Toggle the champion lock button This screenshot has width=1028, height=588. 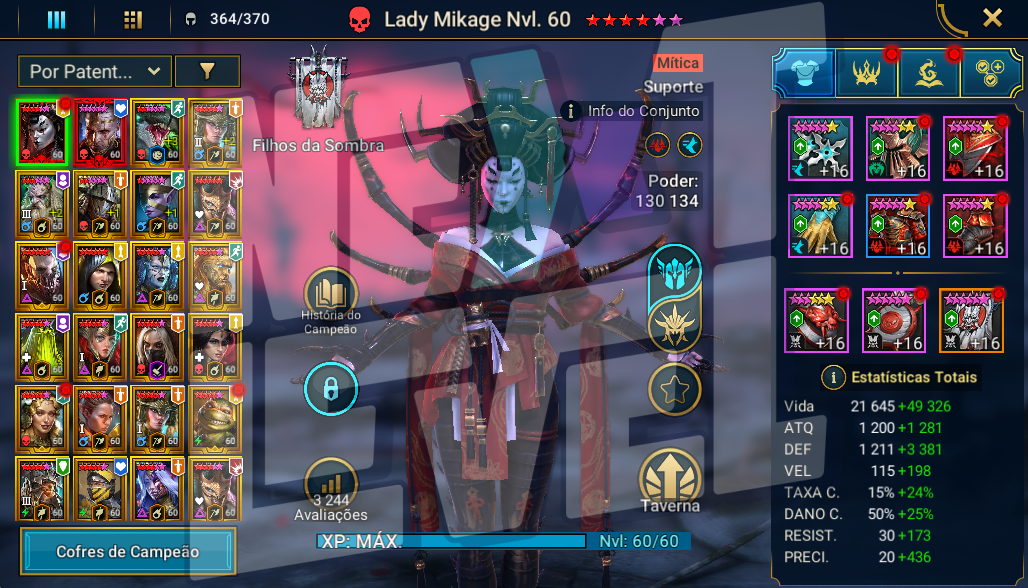330,388
